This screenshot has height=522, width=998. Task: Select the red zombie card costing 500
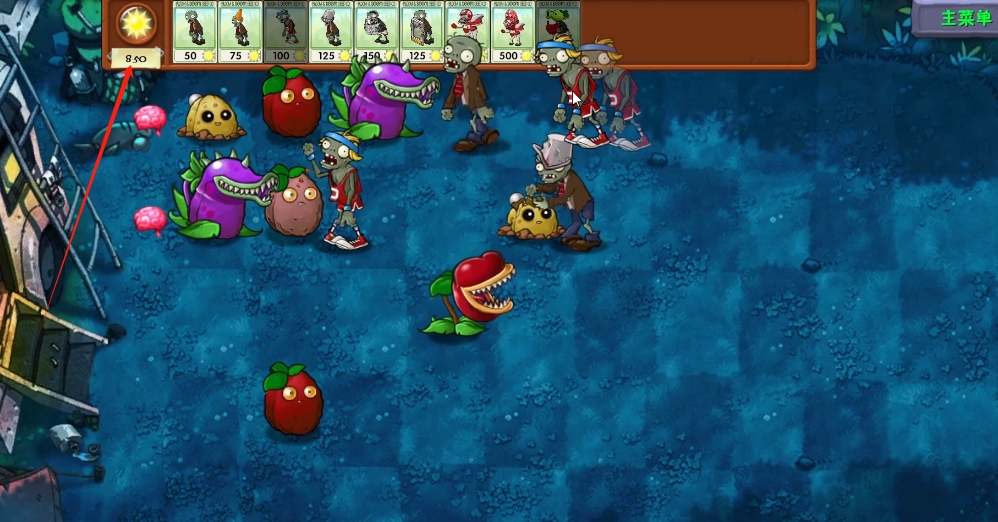(513, 32)
